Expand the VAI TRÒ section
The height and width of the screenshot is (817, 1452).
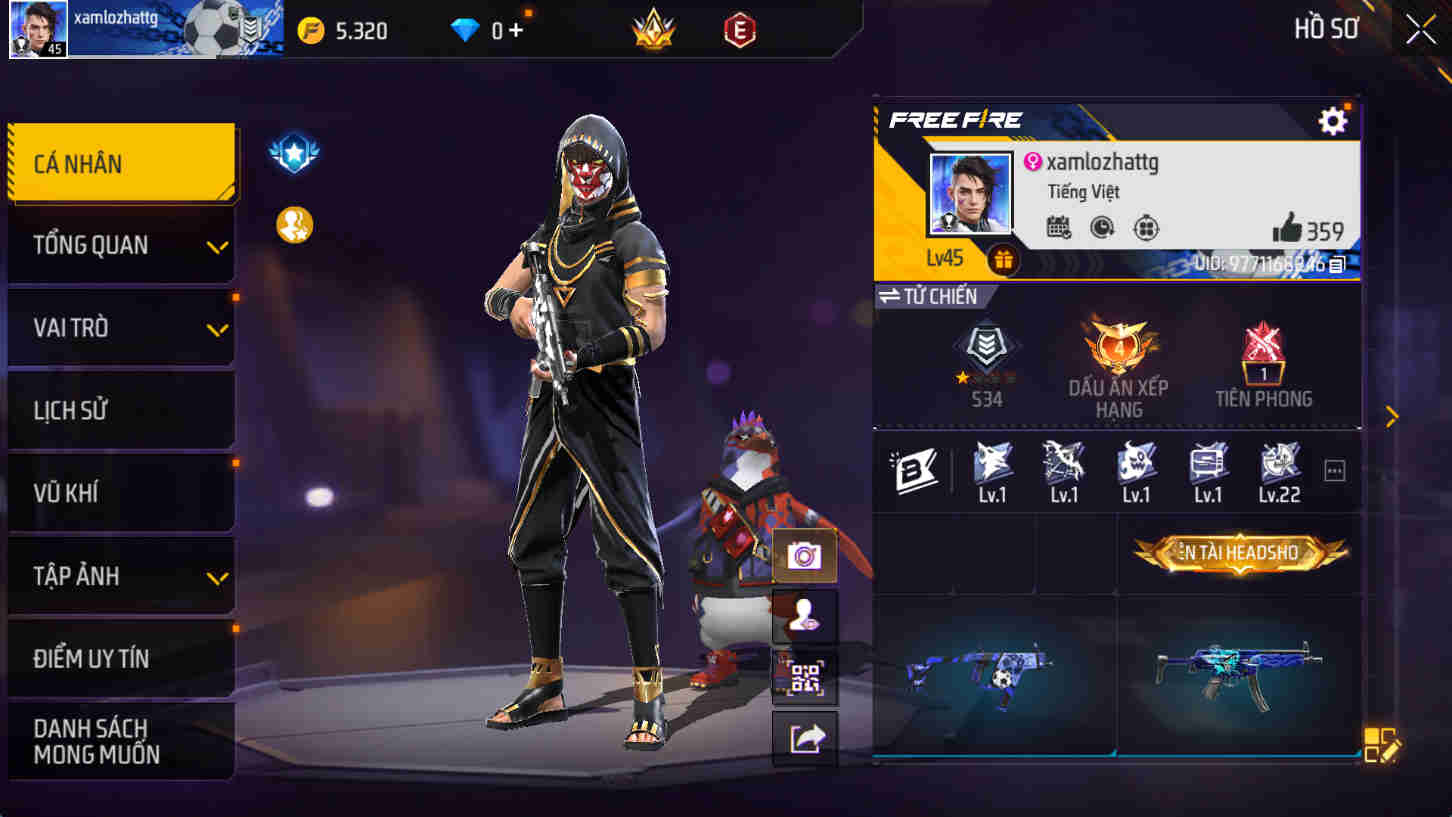pyautogui.click(x=121, y=327)
